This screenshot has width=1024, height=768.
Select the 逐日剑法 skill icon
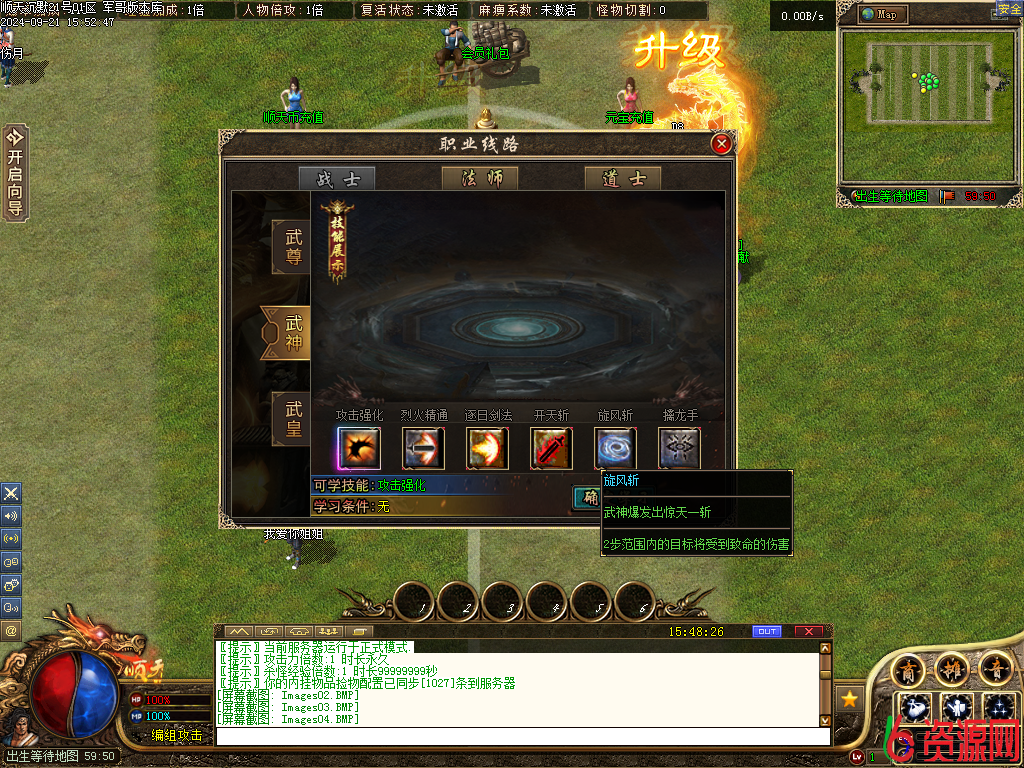[x=487, y=448]
